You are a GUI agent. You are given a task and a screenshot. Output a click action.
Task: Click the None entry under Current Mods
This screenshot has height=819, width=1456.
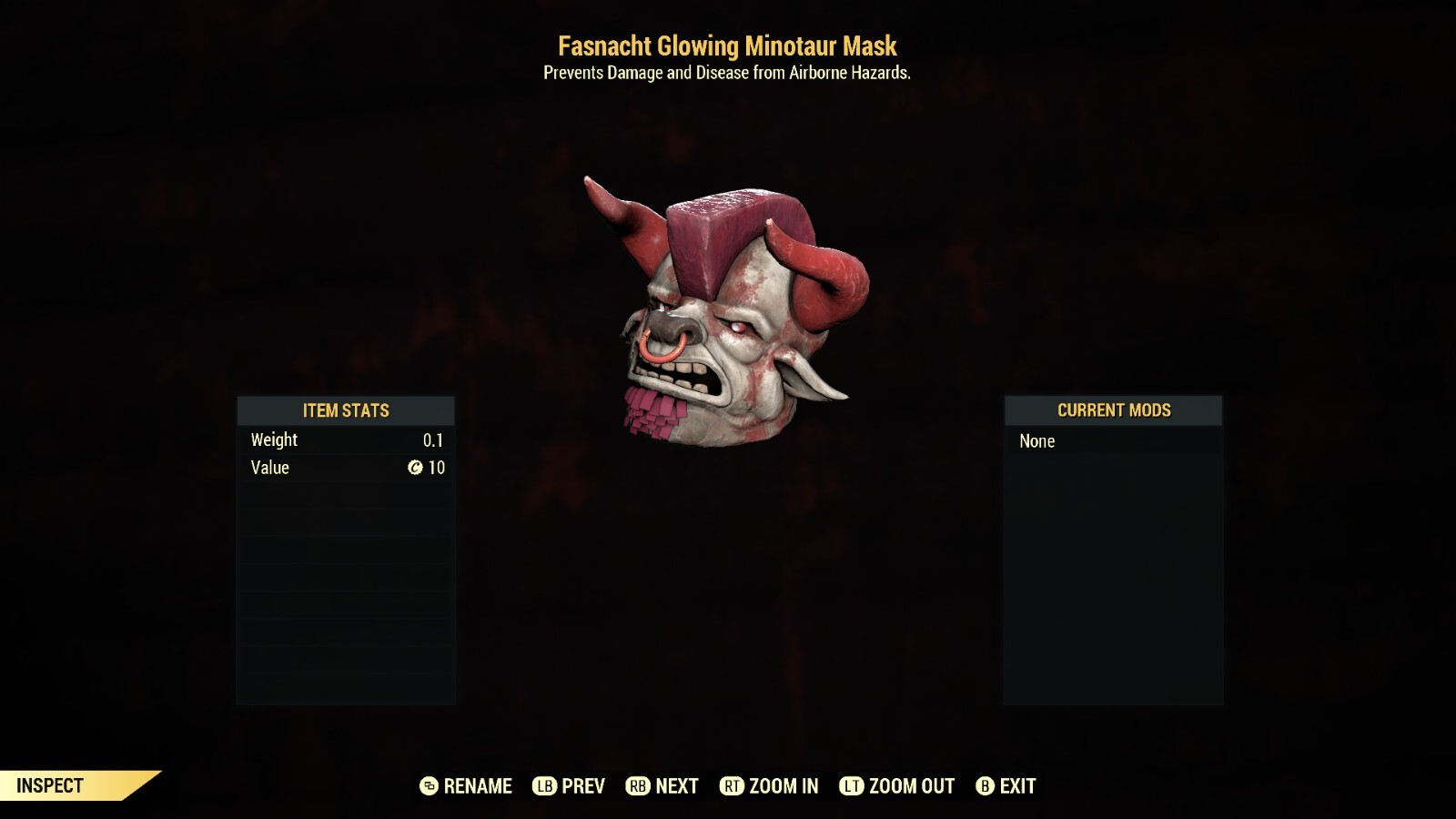coord(1037,441)
